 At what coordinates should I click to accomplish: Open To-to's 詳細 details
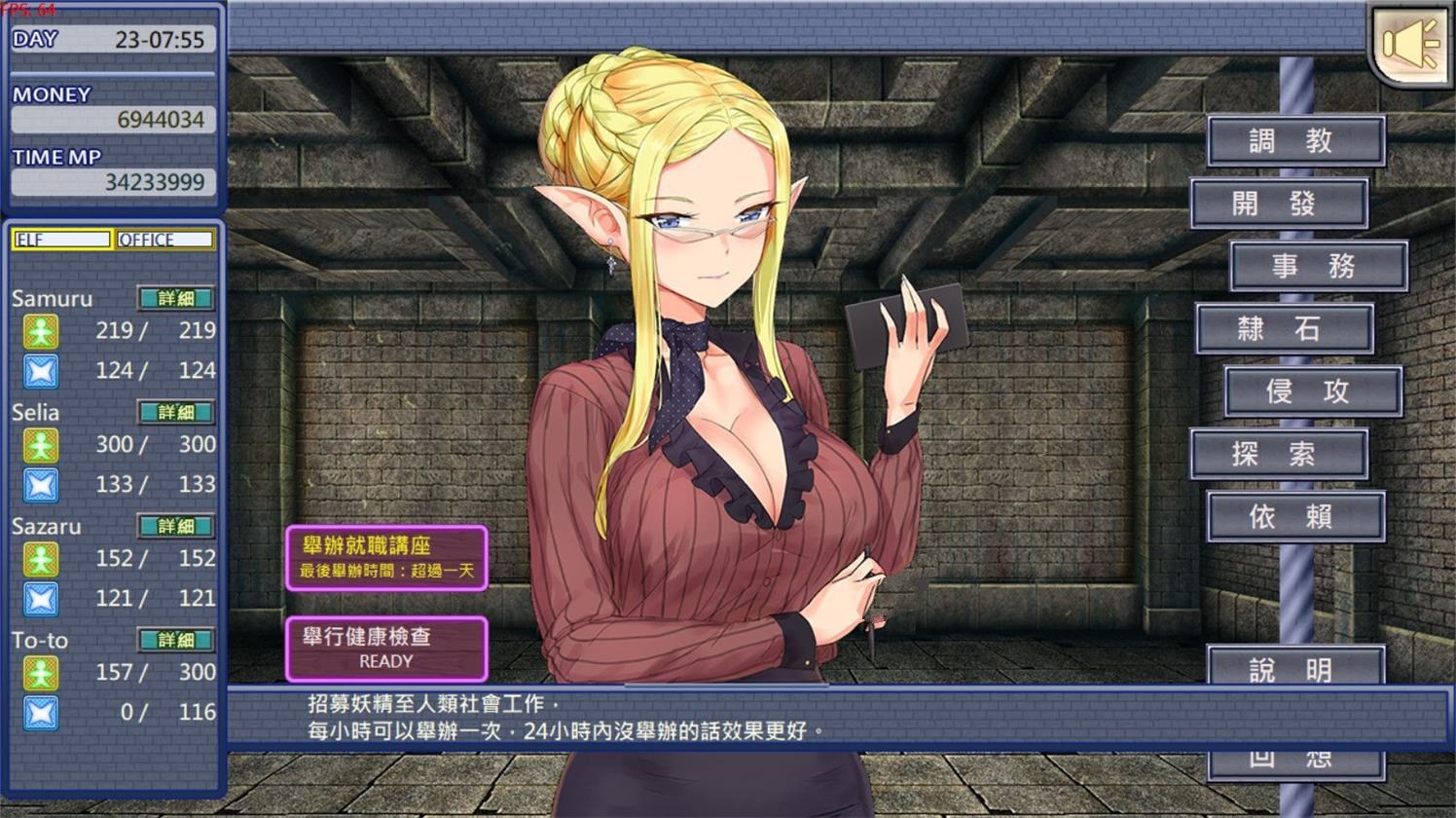175,641
